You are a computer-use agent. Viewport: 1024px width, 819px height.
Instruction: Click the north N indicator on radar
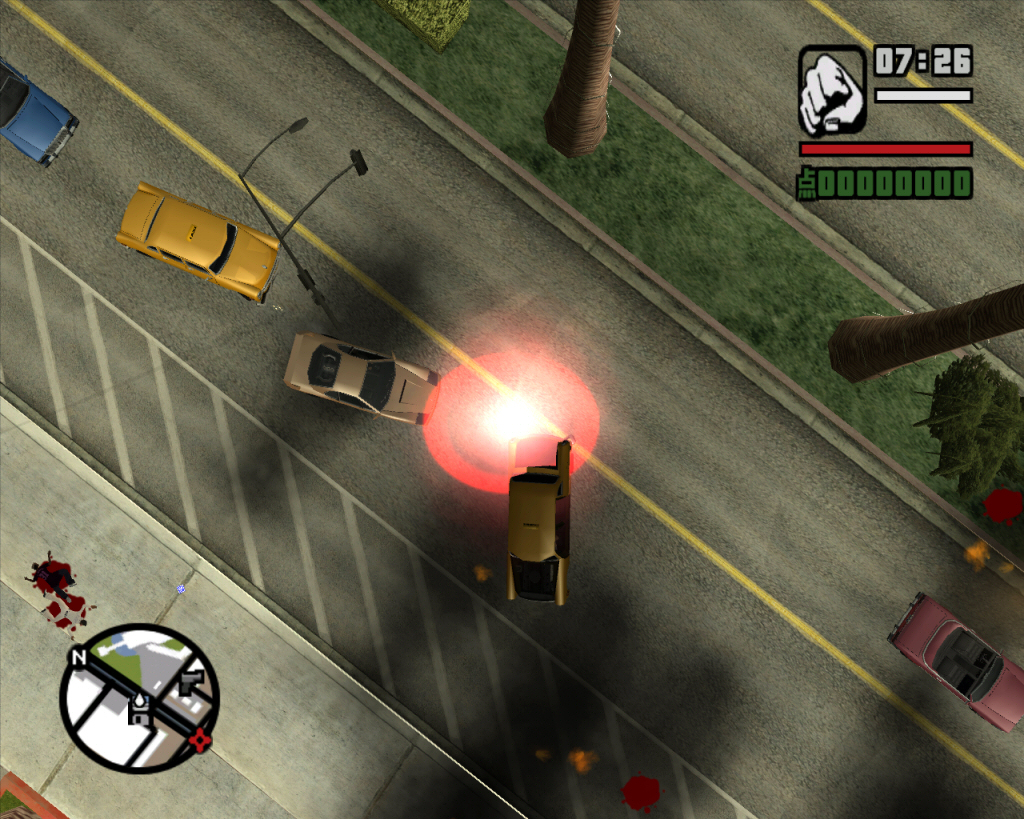78,657
